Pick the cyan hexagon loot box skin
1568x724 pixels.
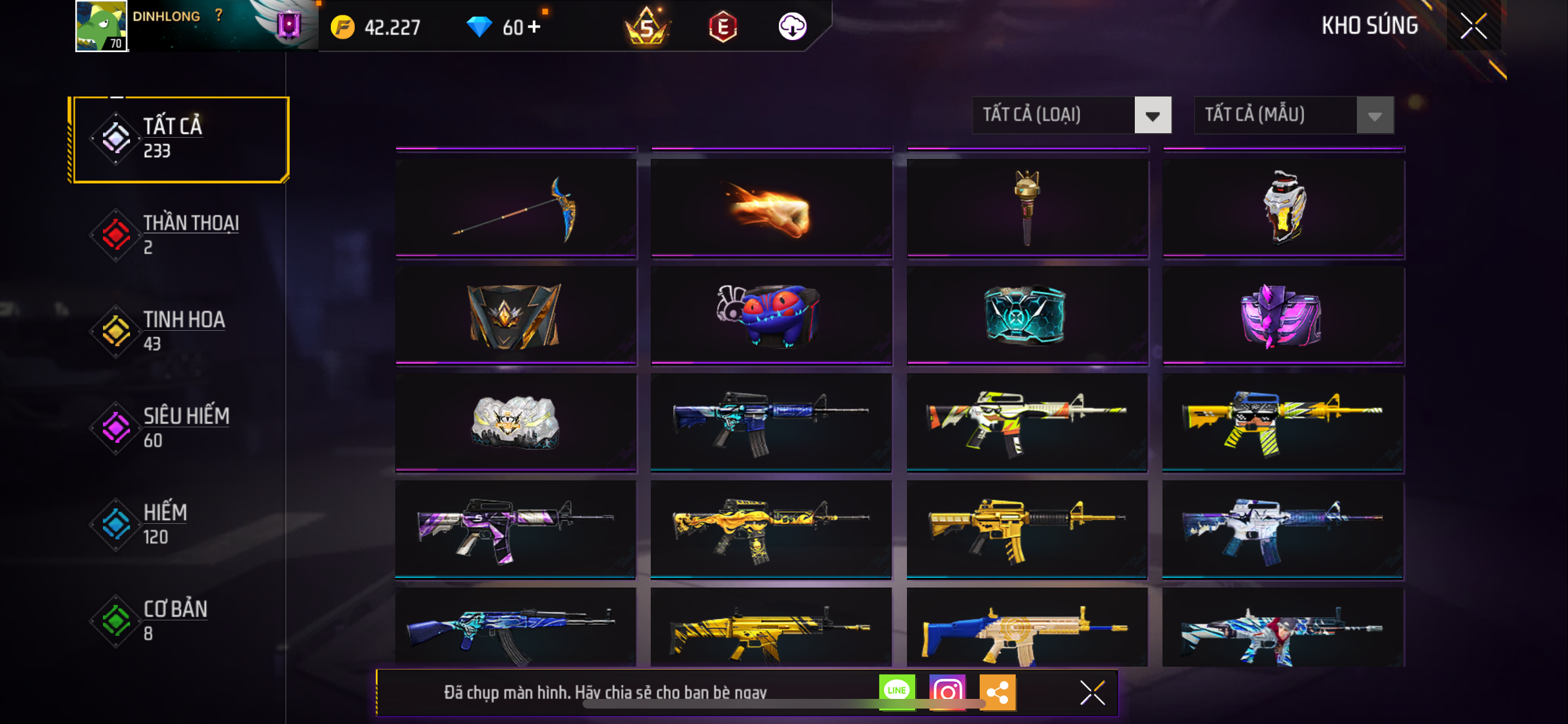1027,315
